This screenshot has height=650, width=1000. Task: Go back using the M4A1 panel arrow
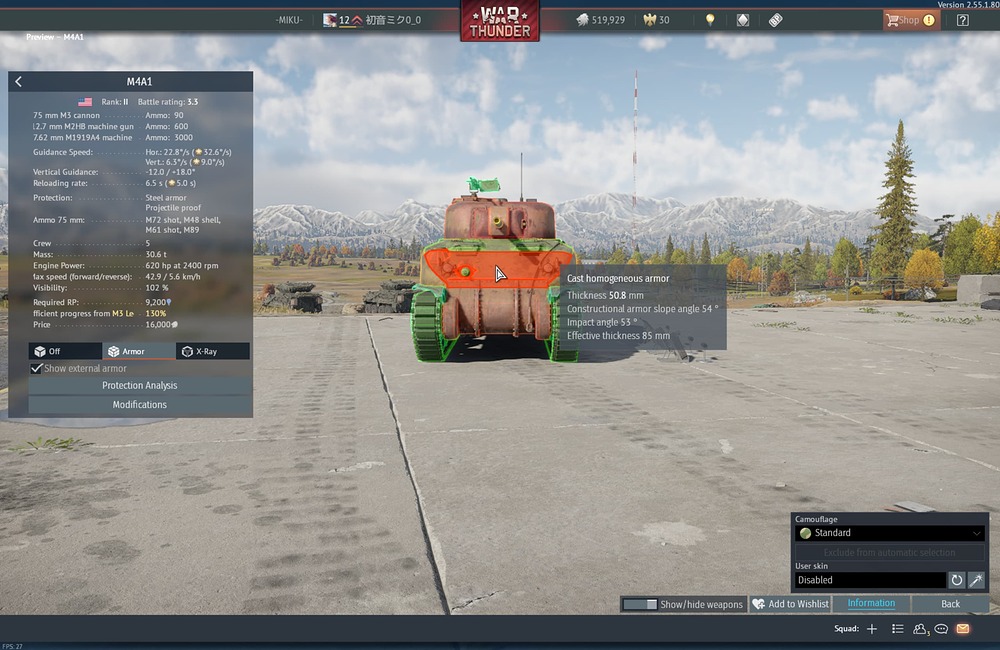19,82
